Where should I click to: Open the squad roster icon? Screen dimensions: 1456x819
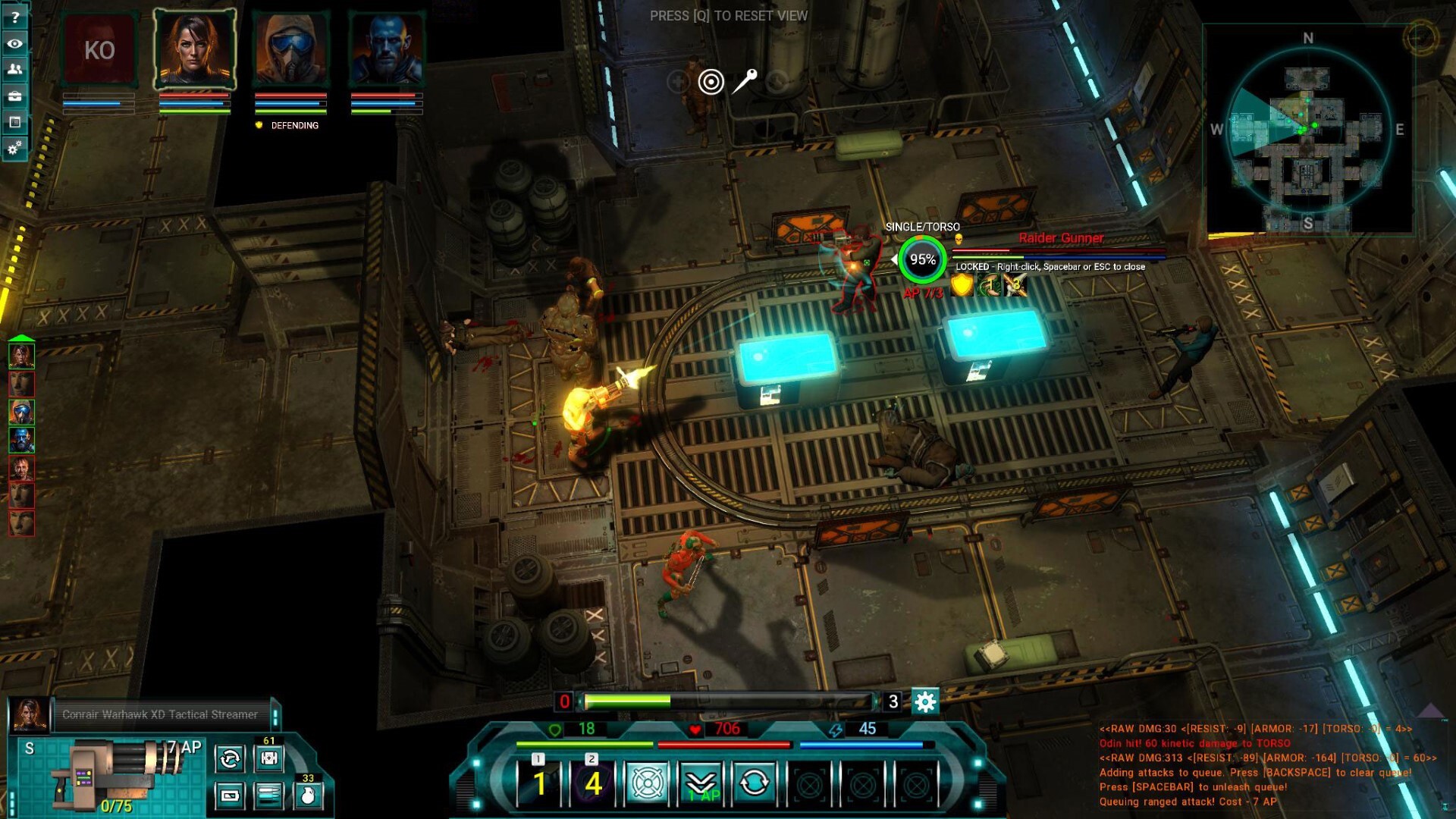click(x=15, y=69)
